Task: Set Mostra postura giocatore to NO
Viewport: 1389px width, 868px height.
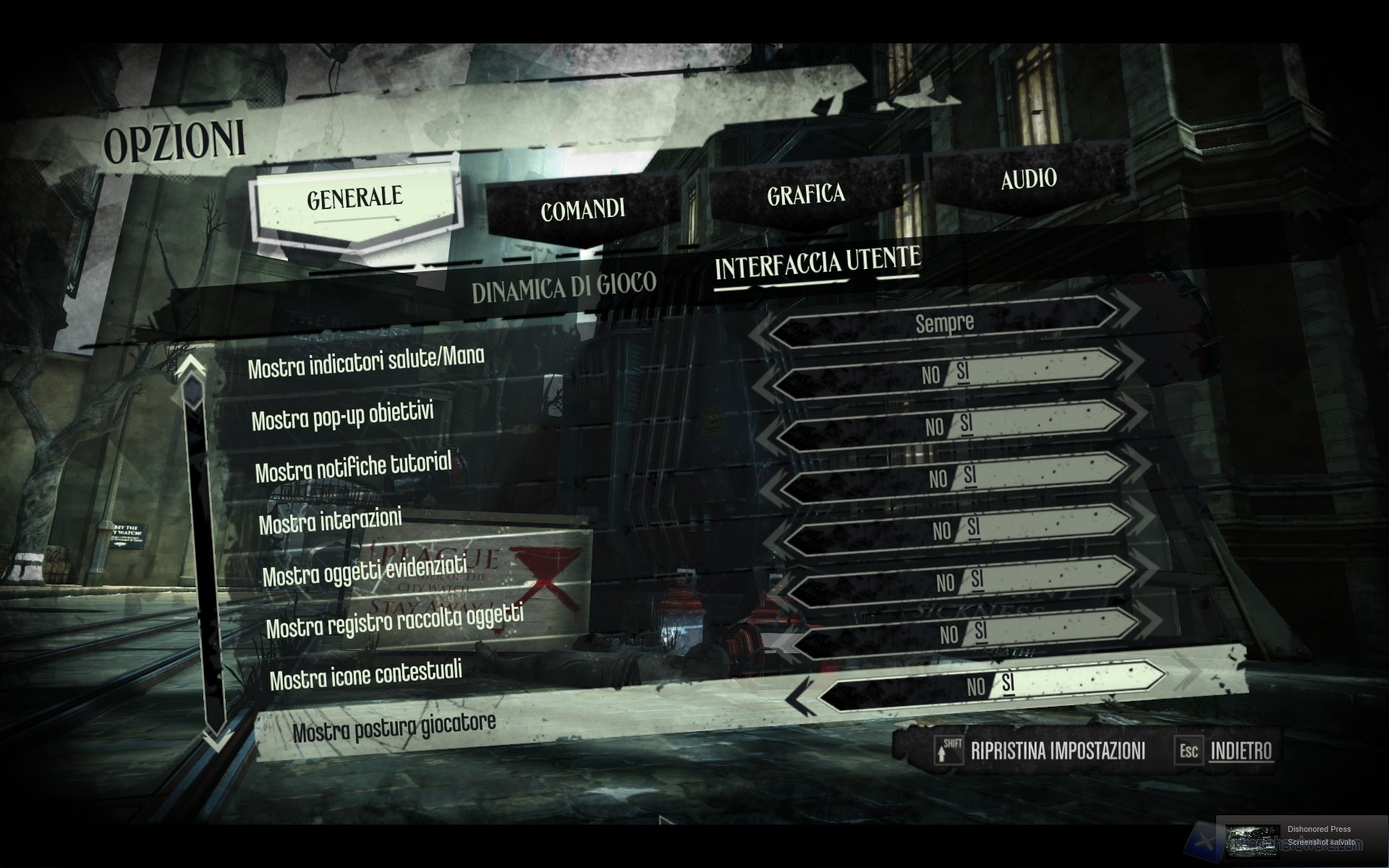Action: [976, 686]
